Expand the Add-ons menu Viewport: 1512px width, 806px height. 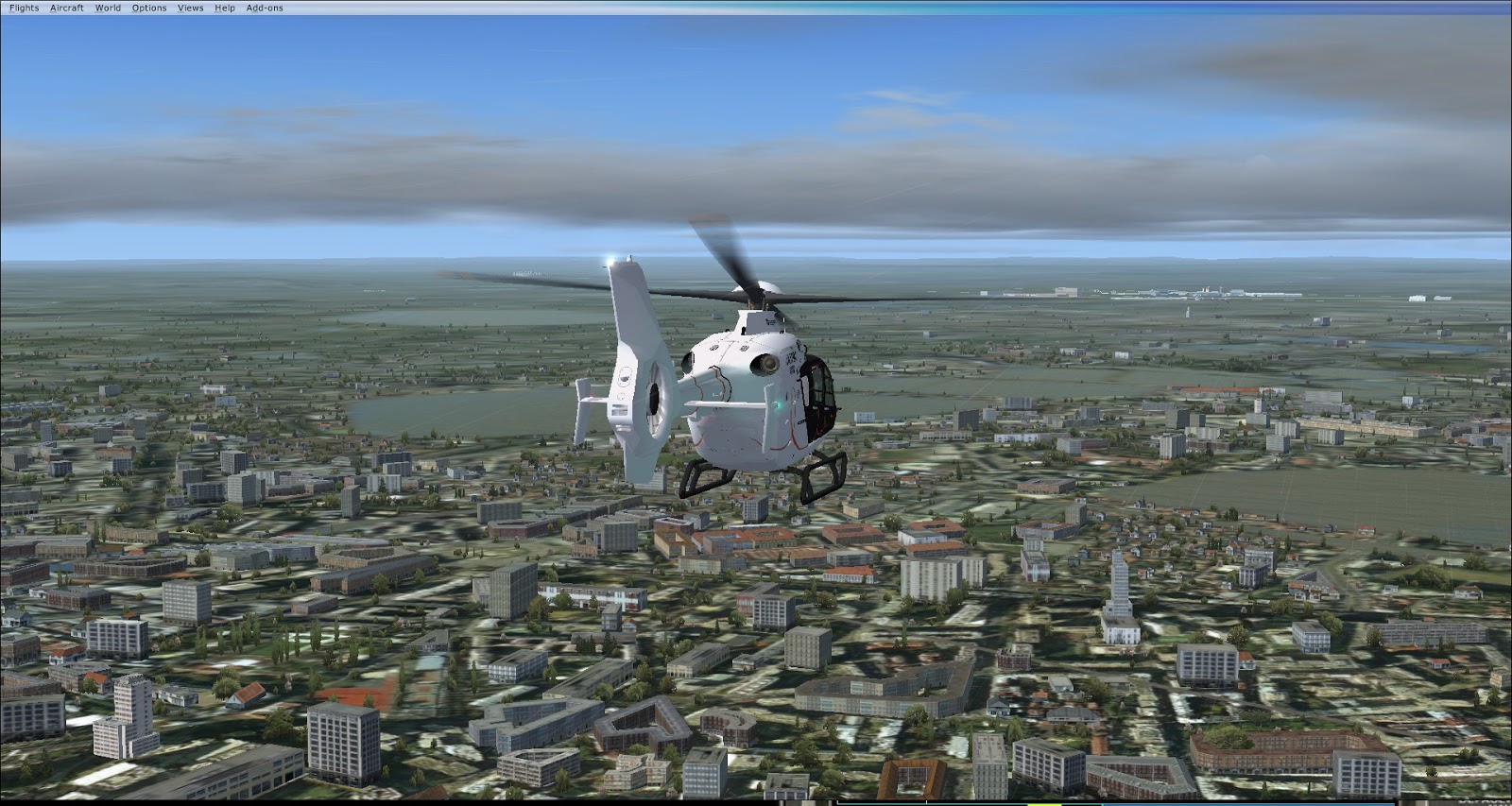tap(265, 8)
